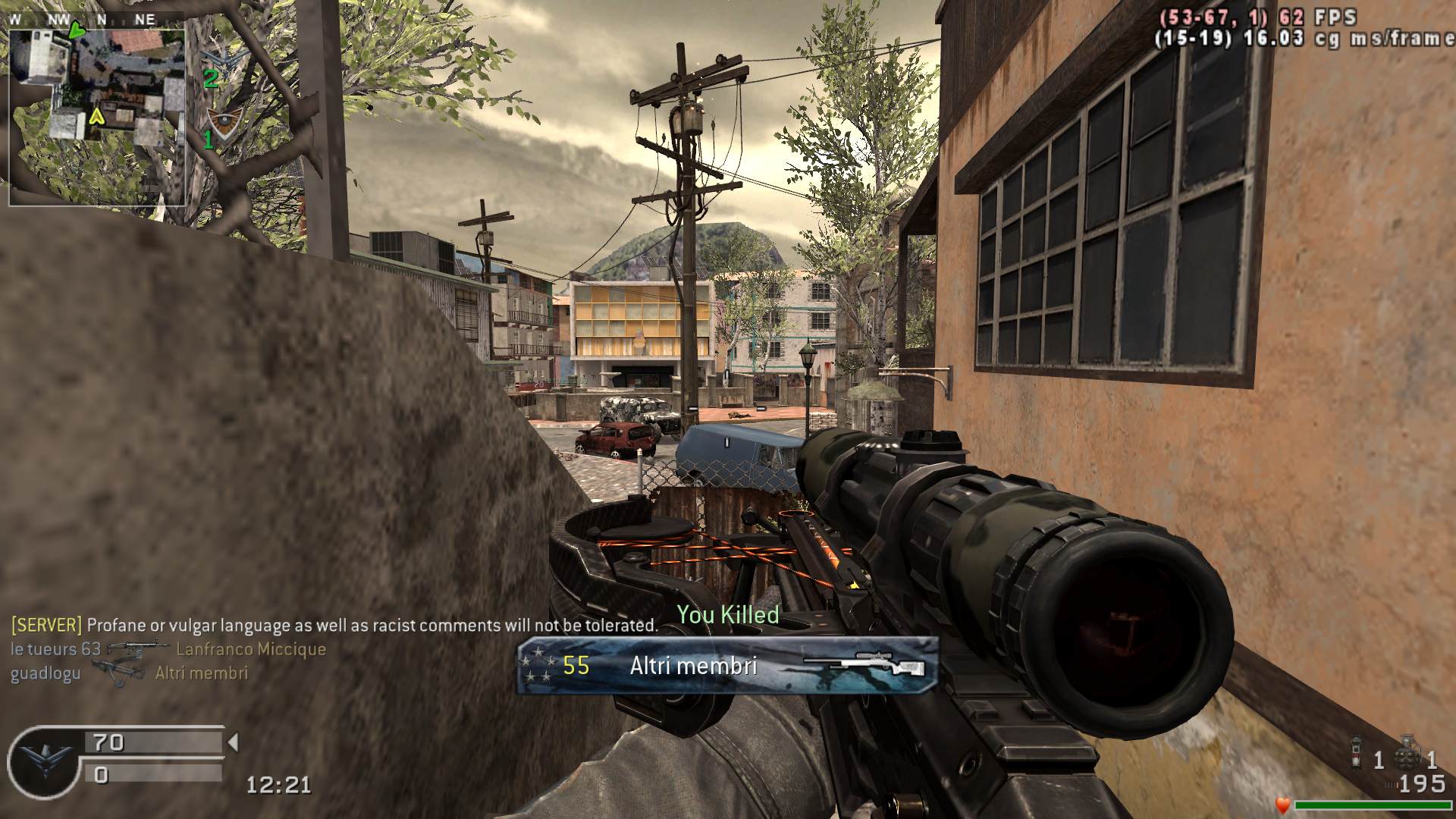
Task: Select the 'le tueurs 63' kill feed row
Action: 168,649
